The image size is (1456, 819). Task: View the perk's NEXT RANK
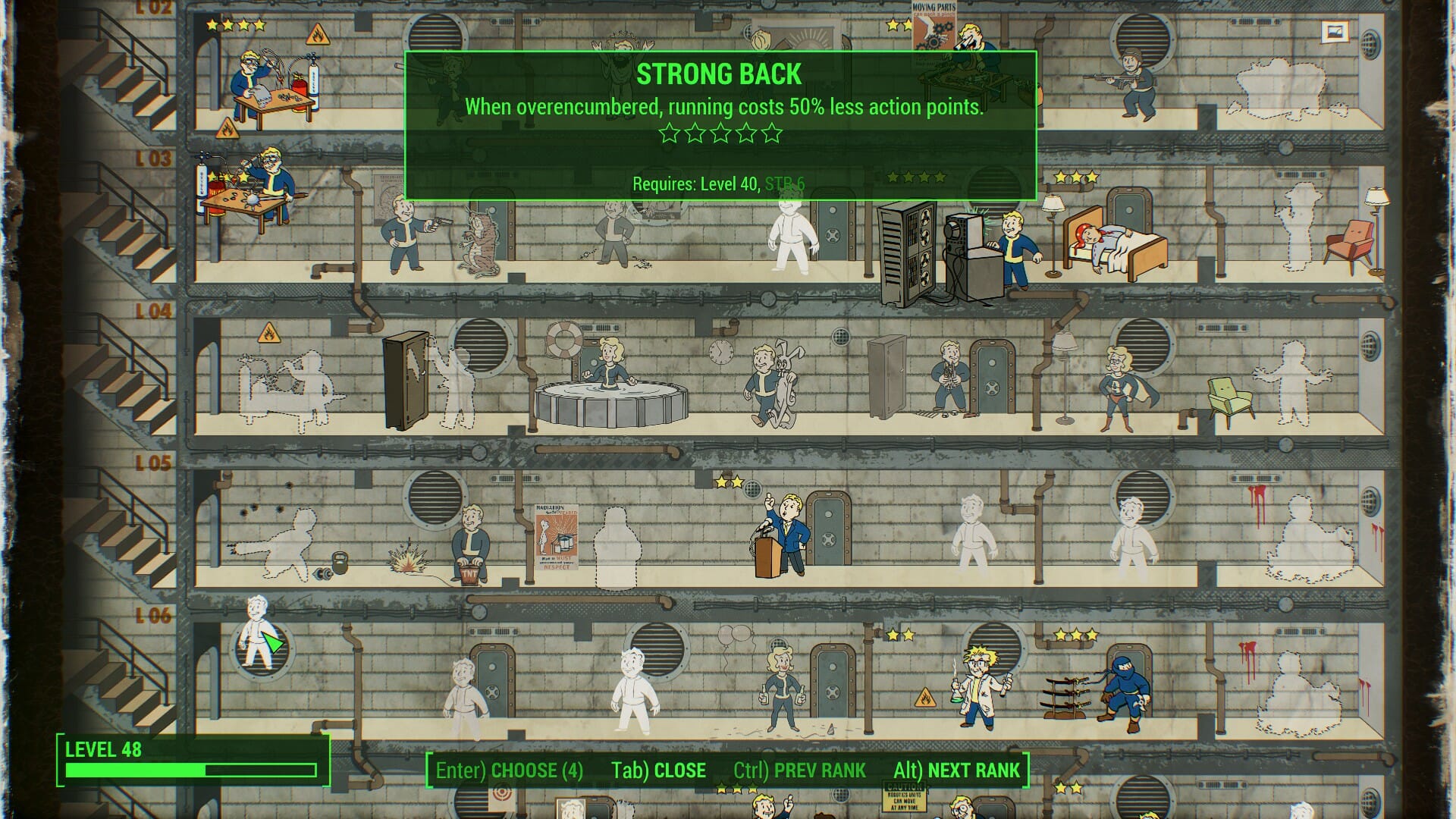(957, 770)
